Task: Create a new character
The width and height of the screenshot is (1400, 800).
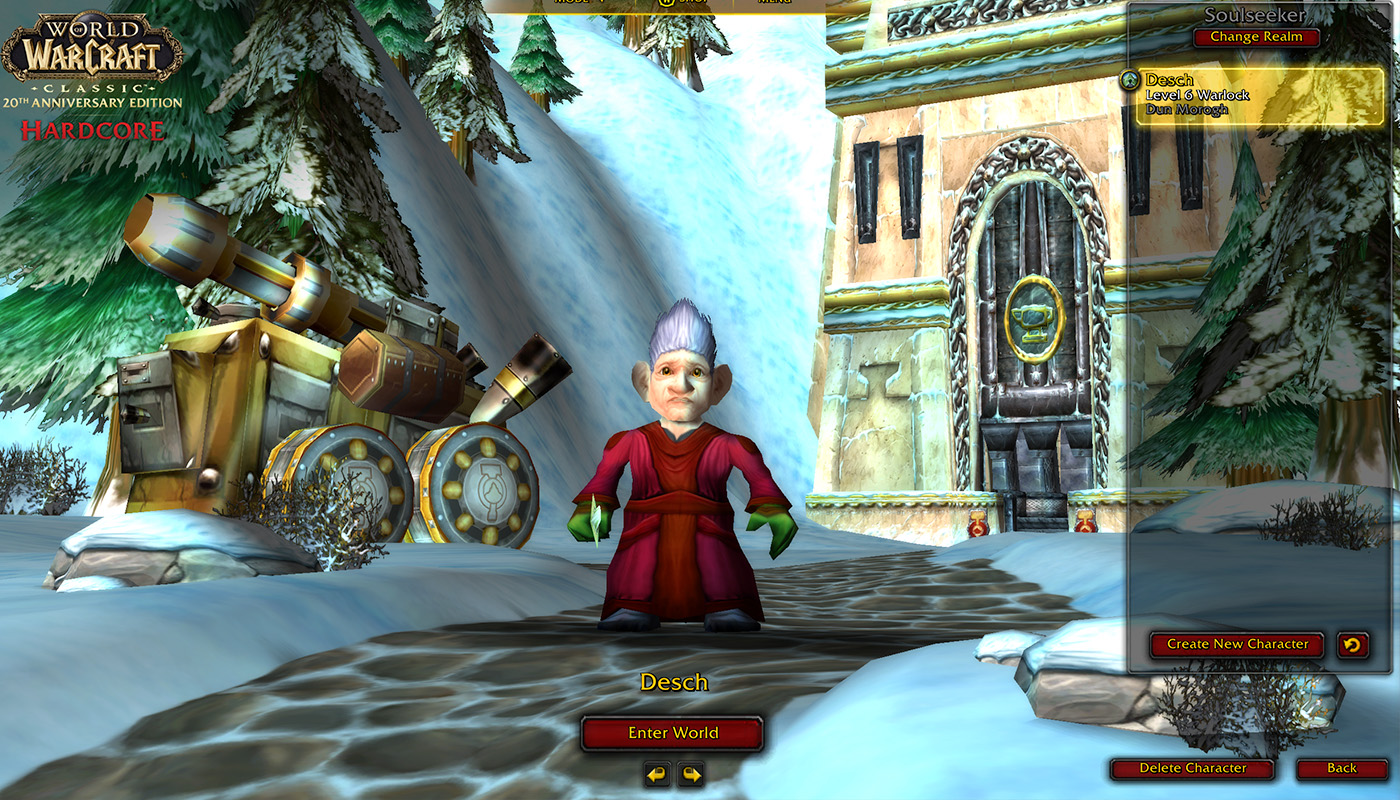Action: pos(1237,644)
